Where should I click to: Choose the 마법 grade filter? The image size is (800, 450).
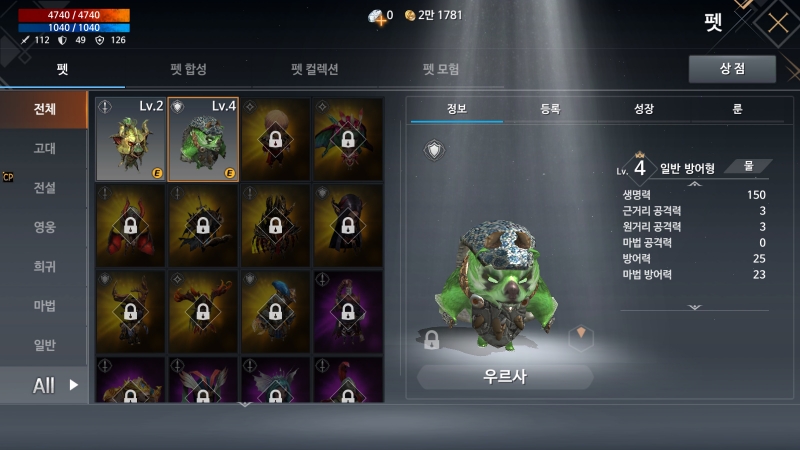click(44, 306)
